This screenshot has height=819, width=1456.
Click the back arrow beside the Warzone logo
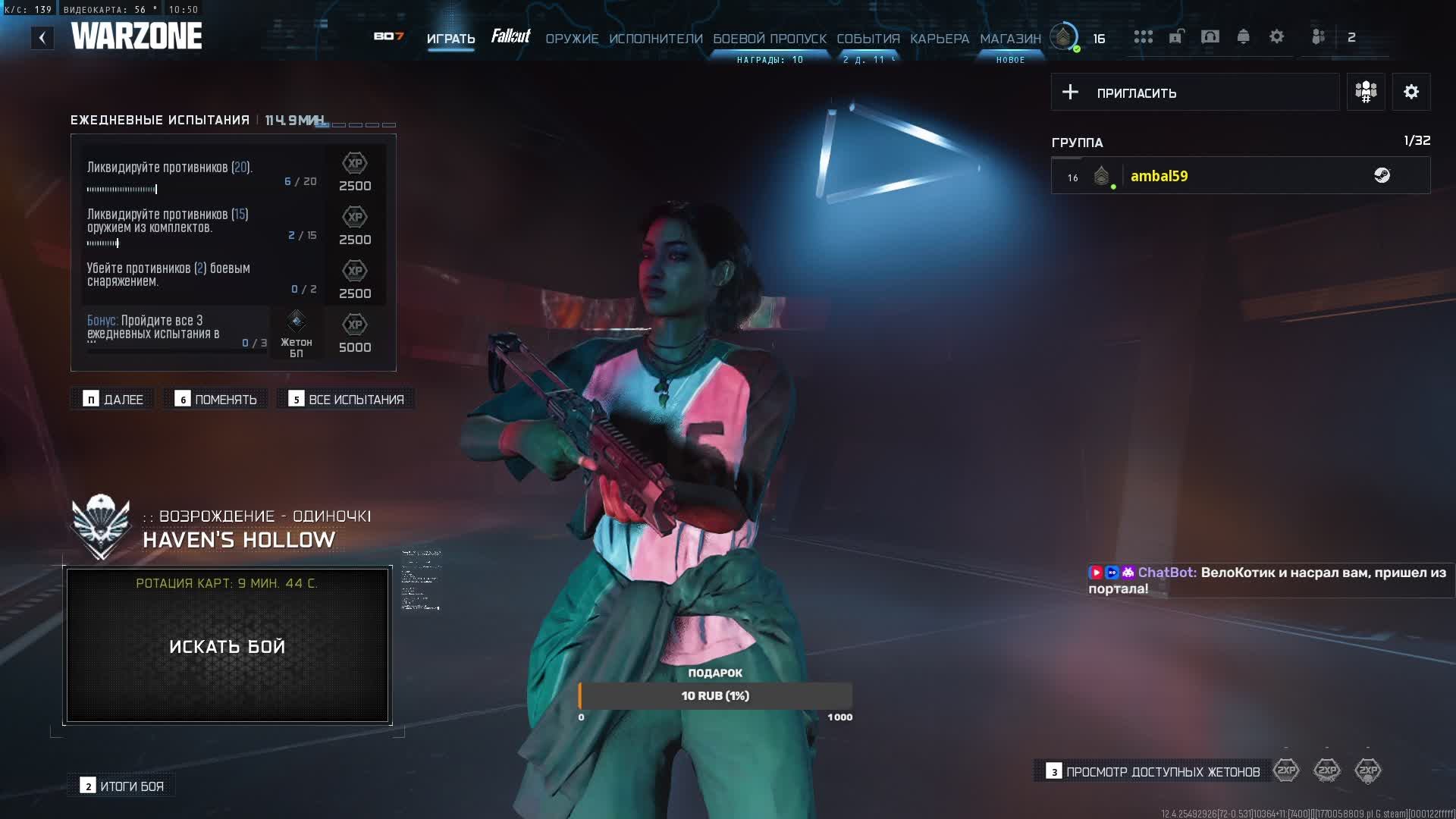42,37
